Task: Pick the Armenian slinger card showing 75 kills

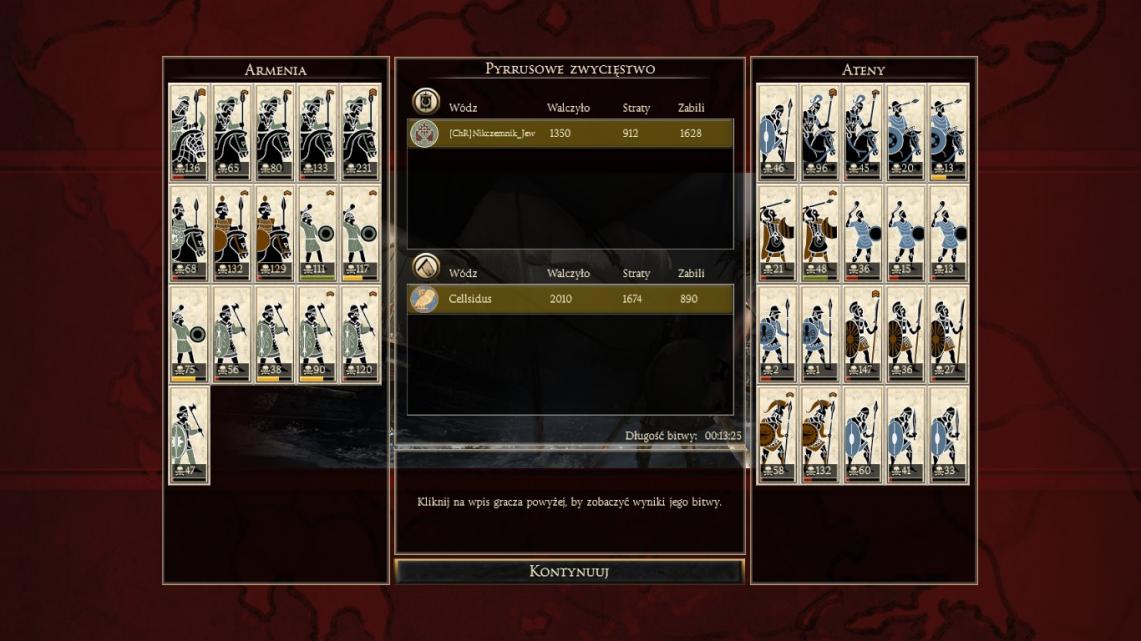Action: (189, 334)
